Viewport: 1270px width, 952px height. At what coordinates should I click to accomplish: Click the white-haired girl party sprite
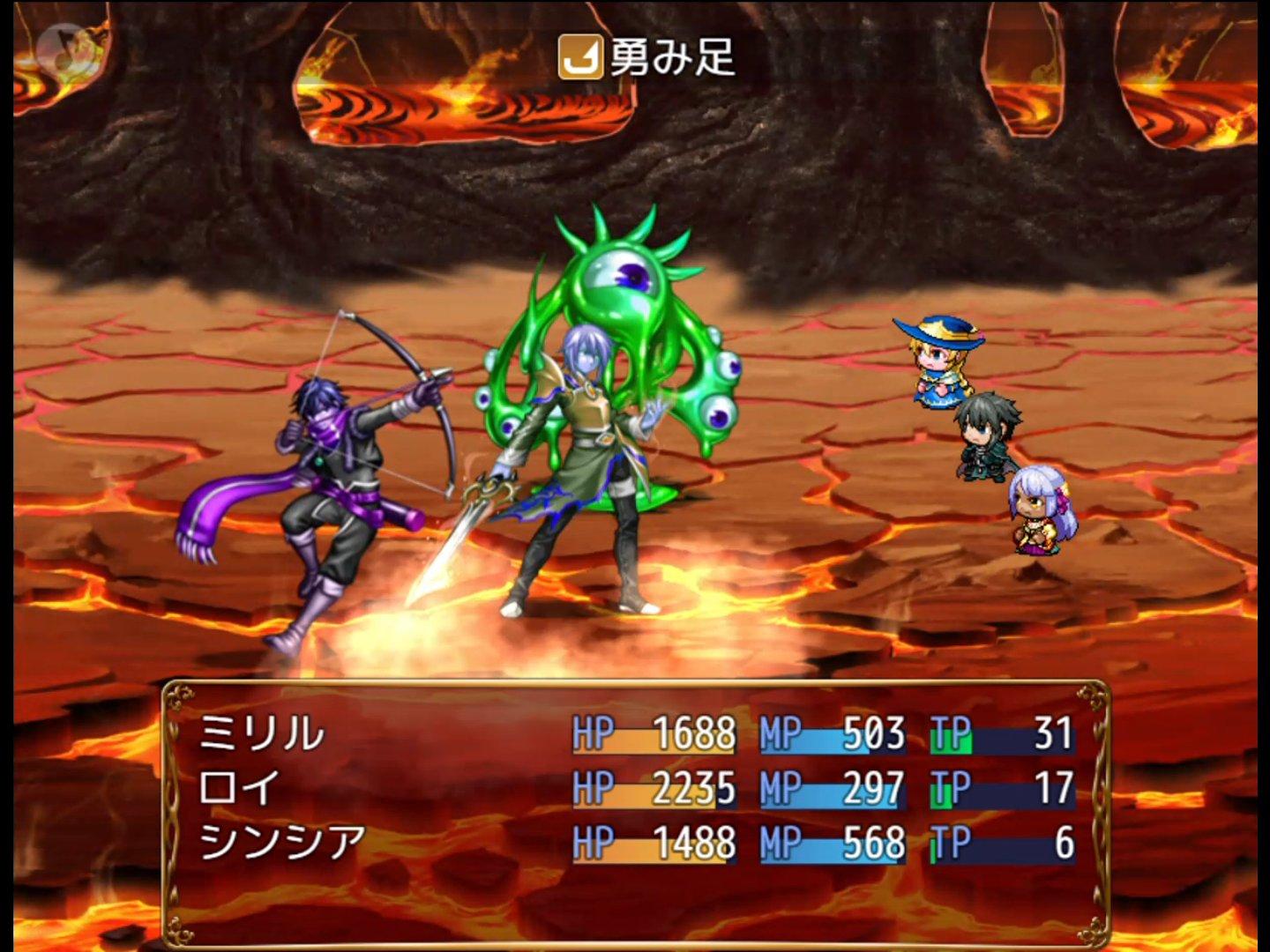[x=1041, y=511]
